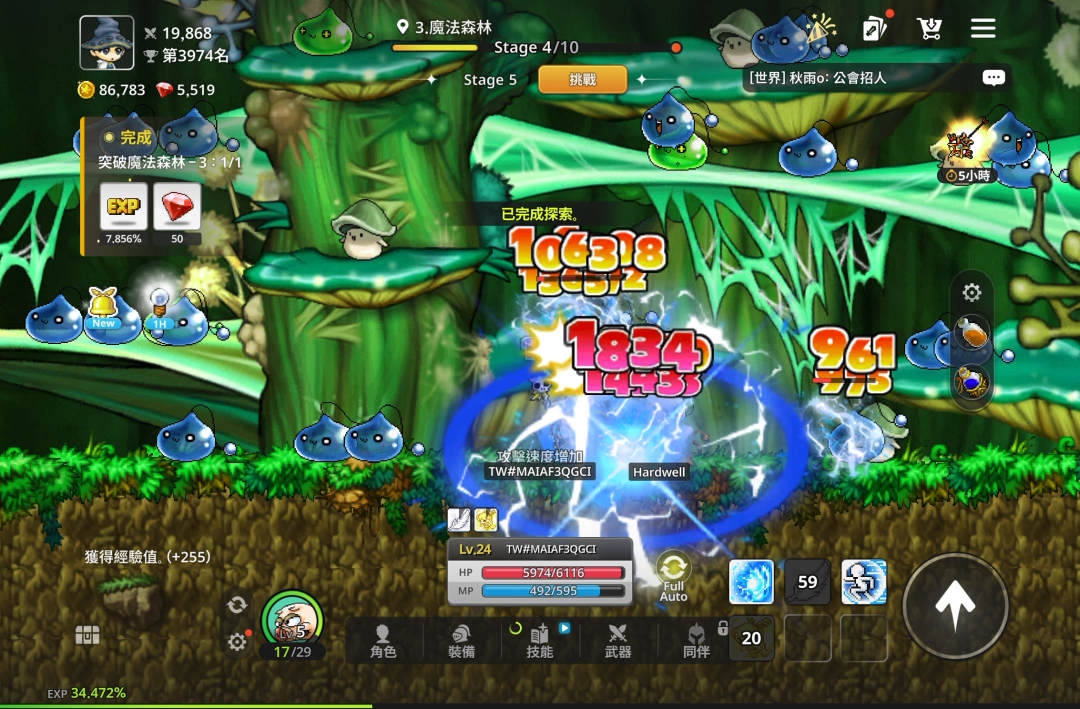1080x709 pixels.
Task: Open the 裝備 equipment tab
Action: [461, 640]
